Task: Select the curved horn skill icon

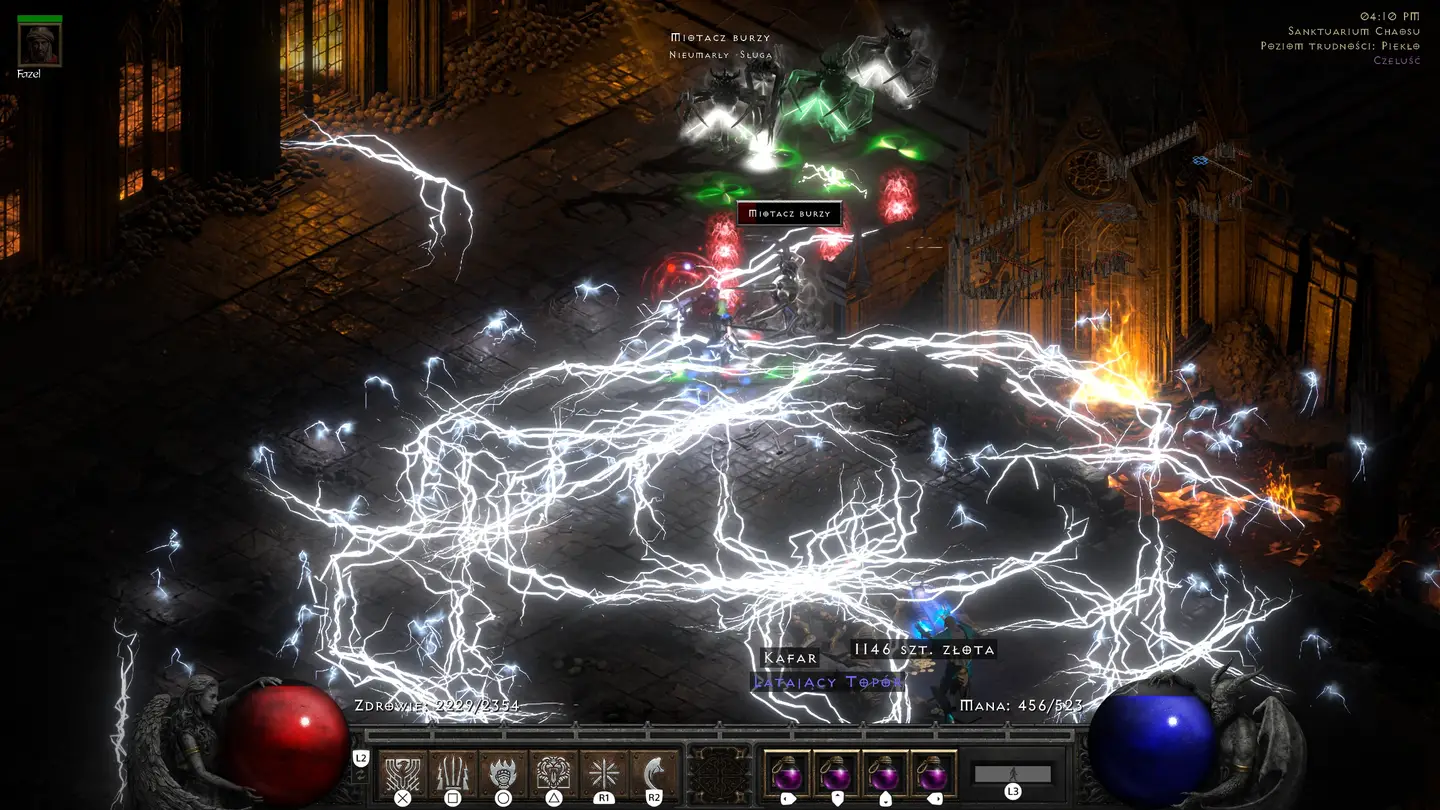Action: tap(654, 773)
